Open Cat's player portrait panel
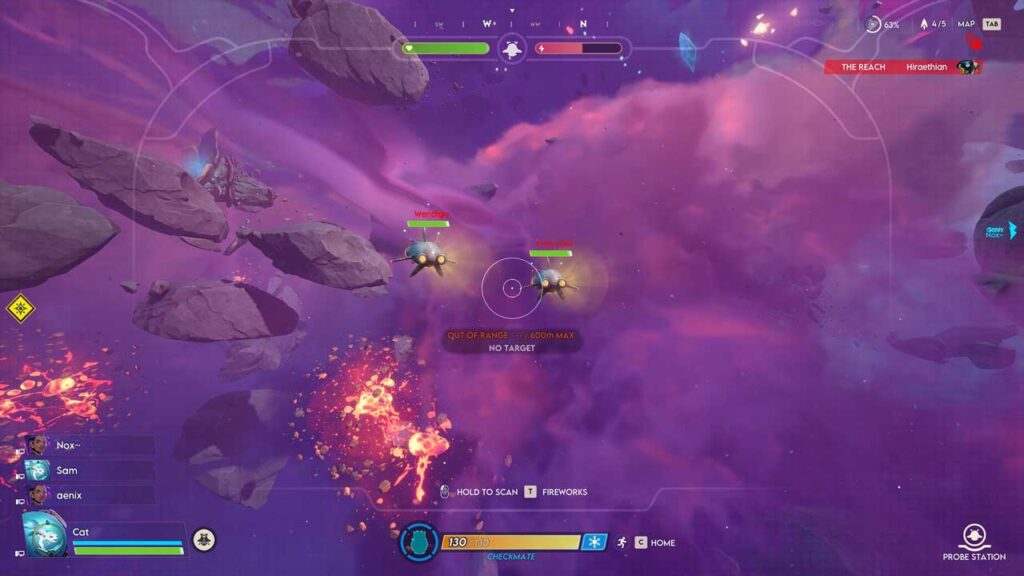 (x=45, y=535)
